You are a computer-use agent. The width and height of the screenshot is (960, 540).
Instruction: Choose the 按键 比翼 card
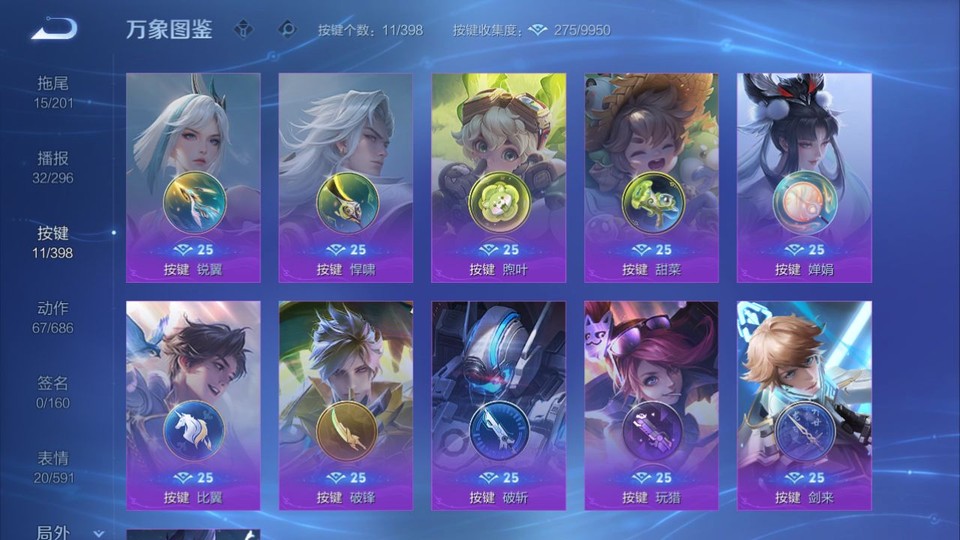pyautogui.click(x=193, y=406)
